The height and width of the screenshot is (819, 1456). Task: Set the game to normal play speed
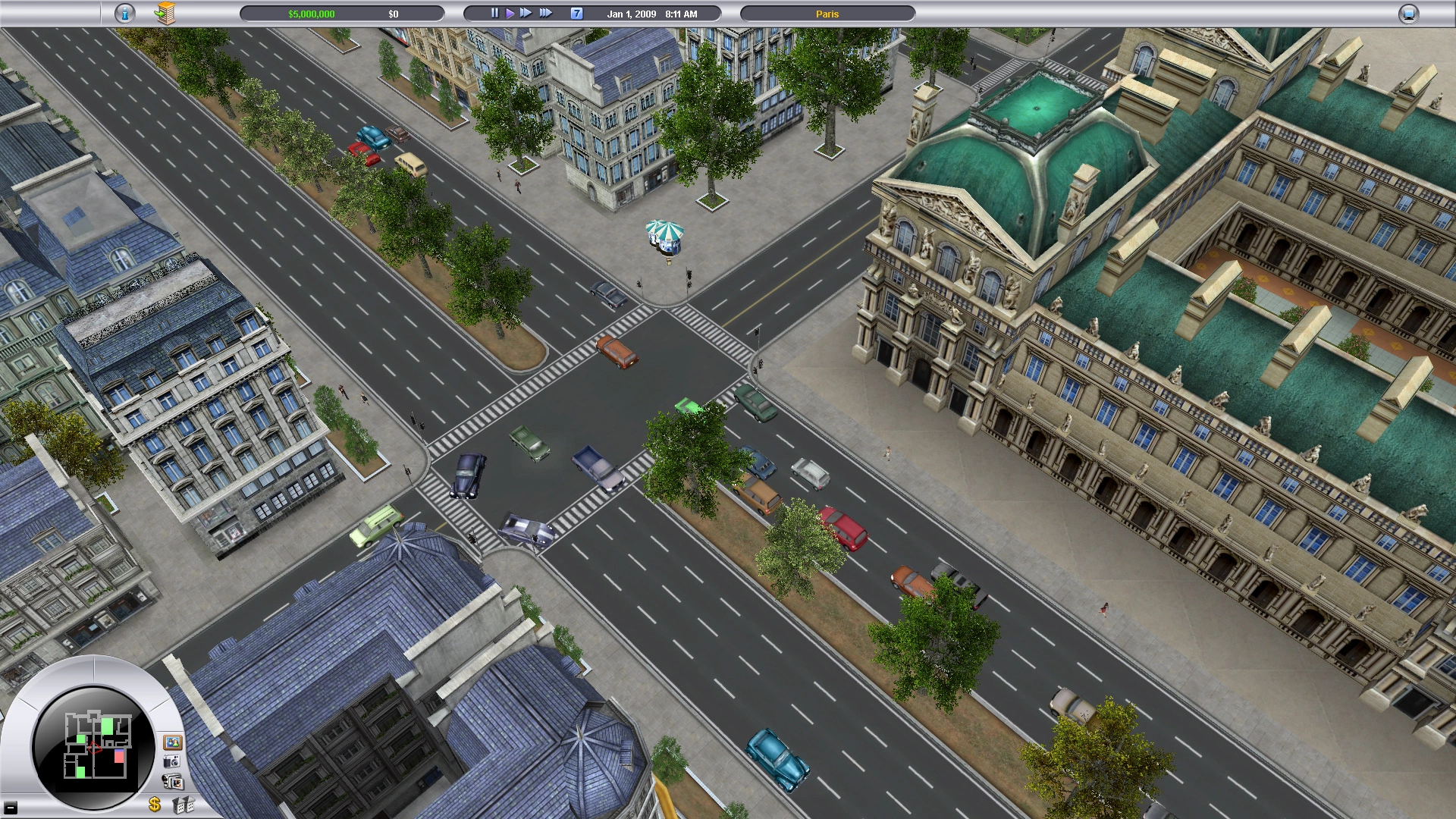pyautogui.click(x=510, y=14)
